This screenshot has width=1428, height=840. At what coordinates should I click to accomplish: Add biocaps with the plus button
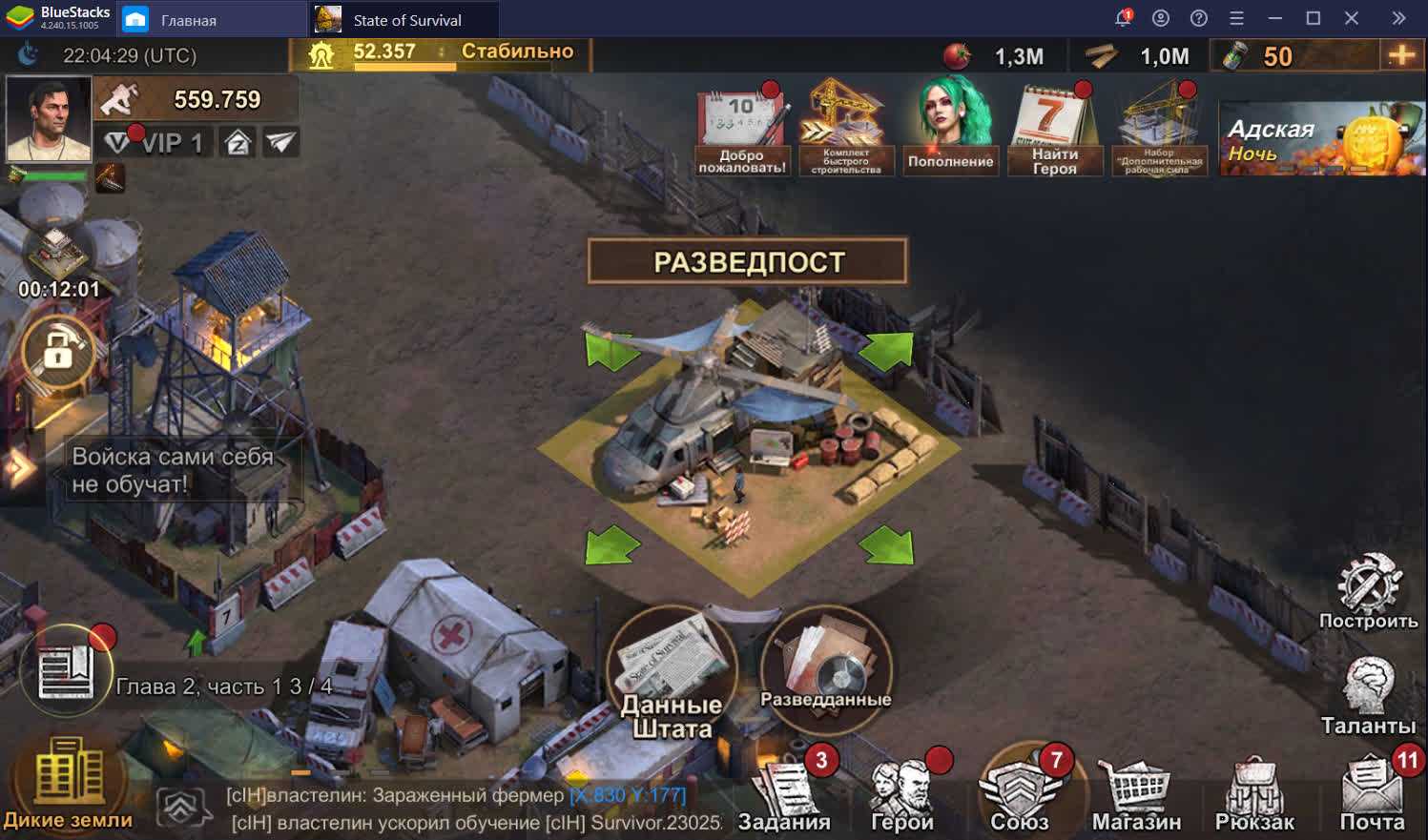point(1401,55)
